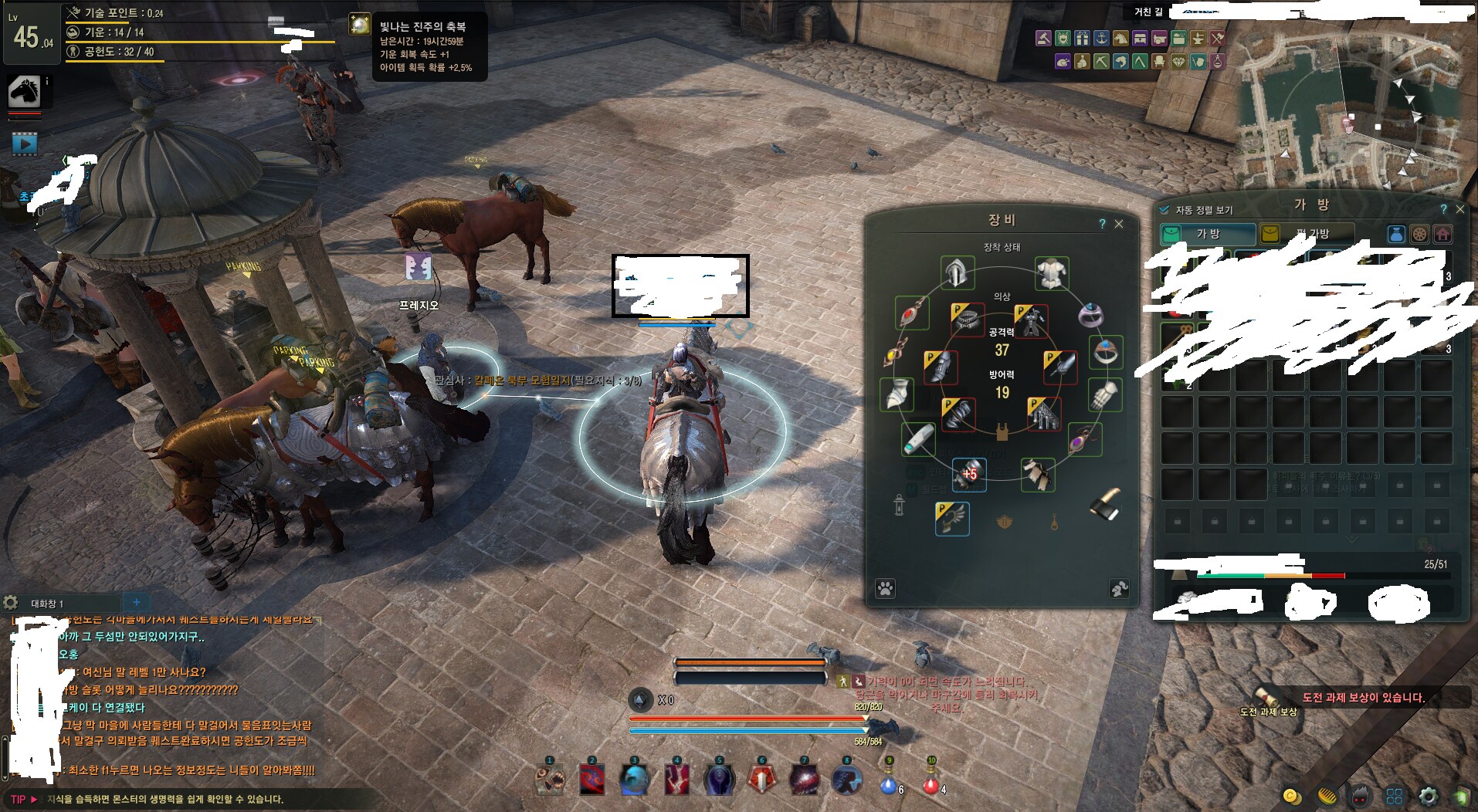Screen dimensions: 1478x812
Task: Activate the blue orb skill in hotbar
Action: 634,780
